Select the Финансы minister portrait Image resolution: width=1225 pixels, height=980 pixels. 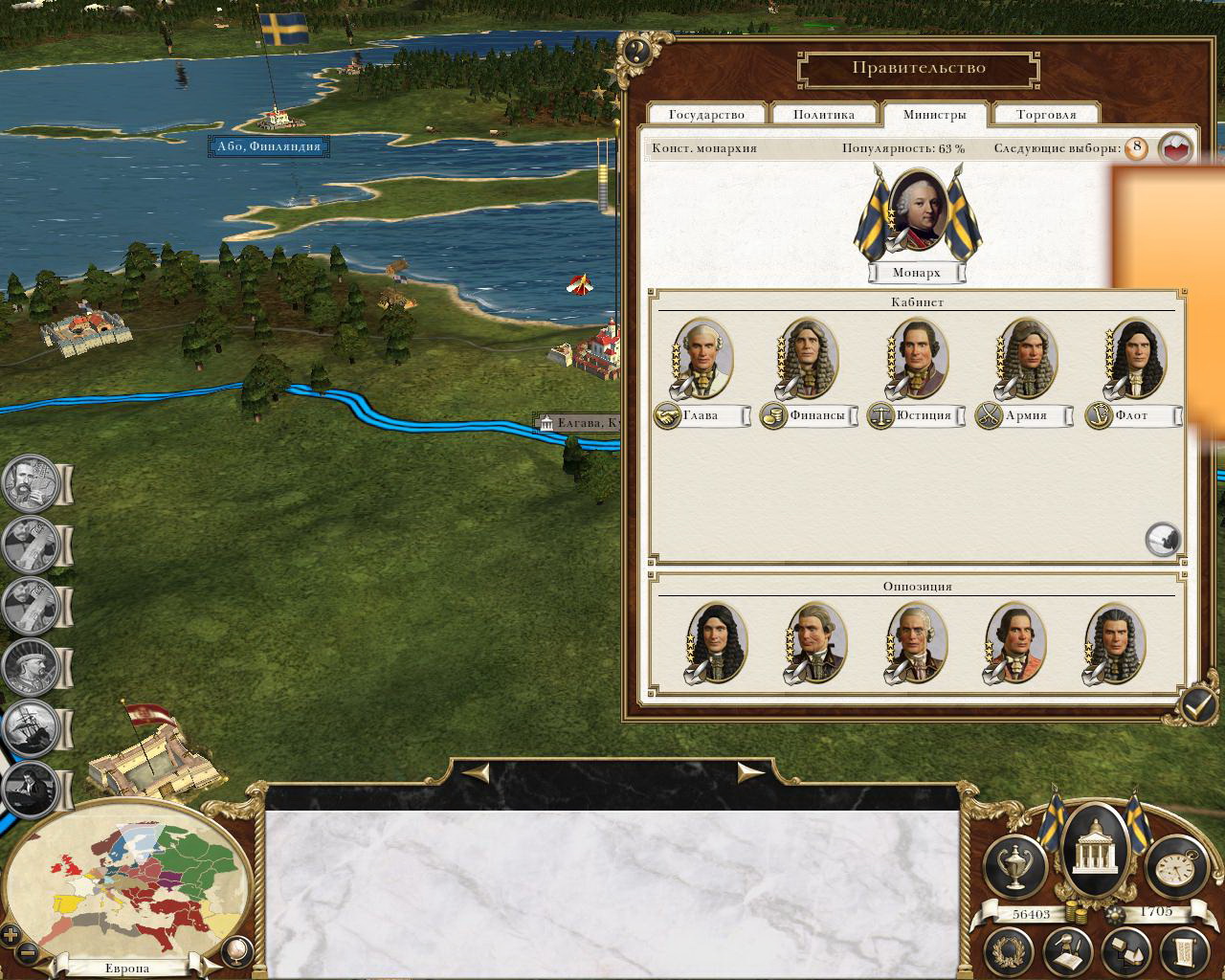tap(810, 357)
